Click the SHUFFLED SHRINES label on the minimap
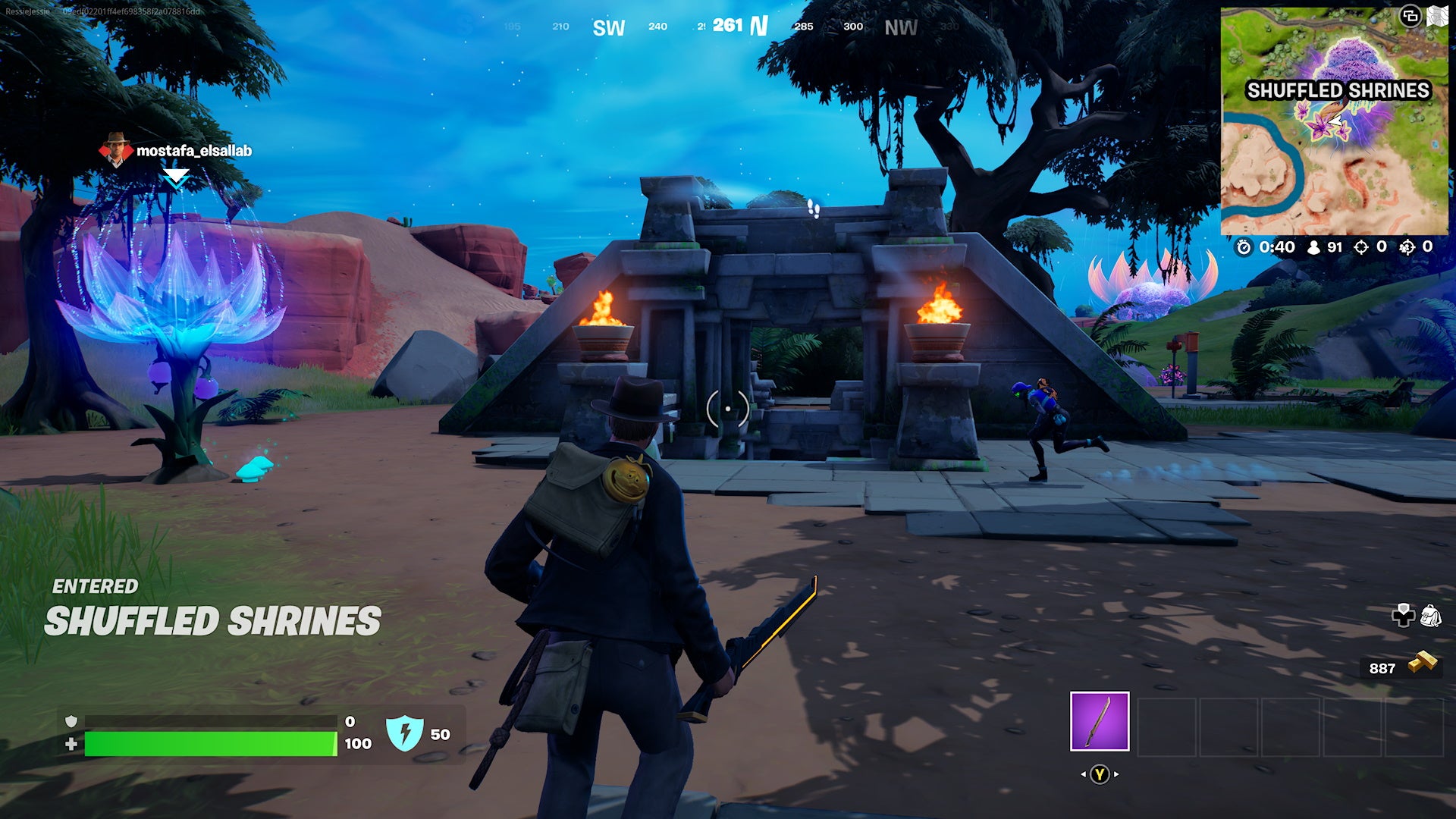Viewport: 1456px width, 819px height. 1340,89
